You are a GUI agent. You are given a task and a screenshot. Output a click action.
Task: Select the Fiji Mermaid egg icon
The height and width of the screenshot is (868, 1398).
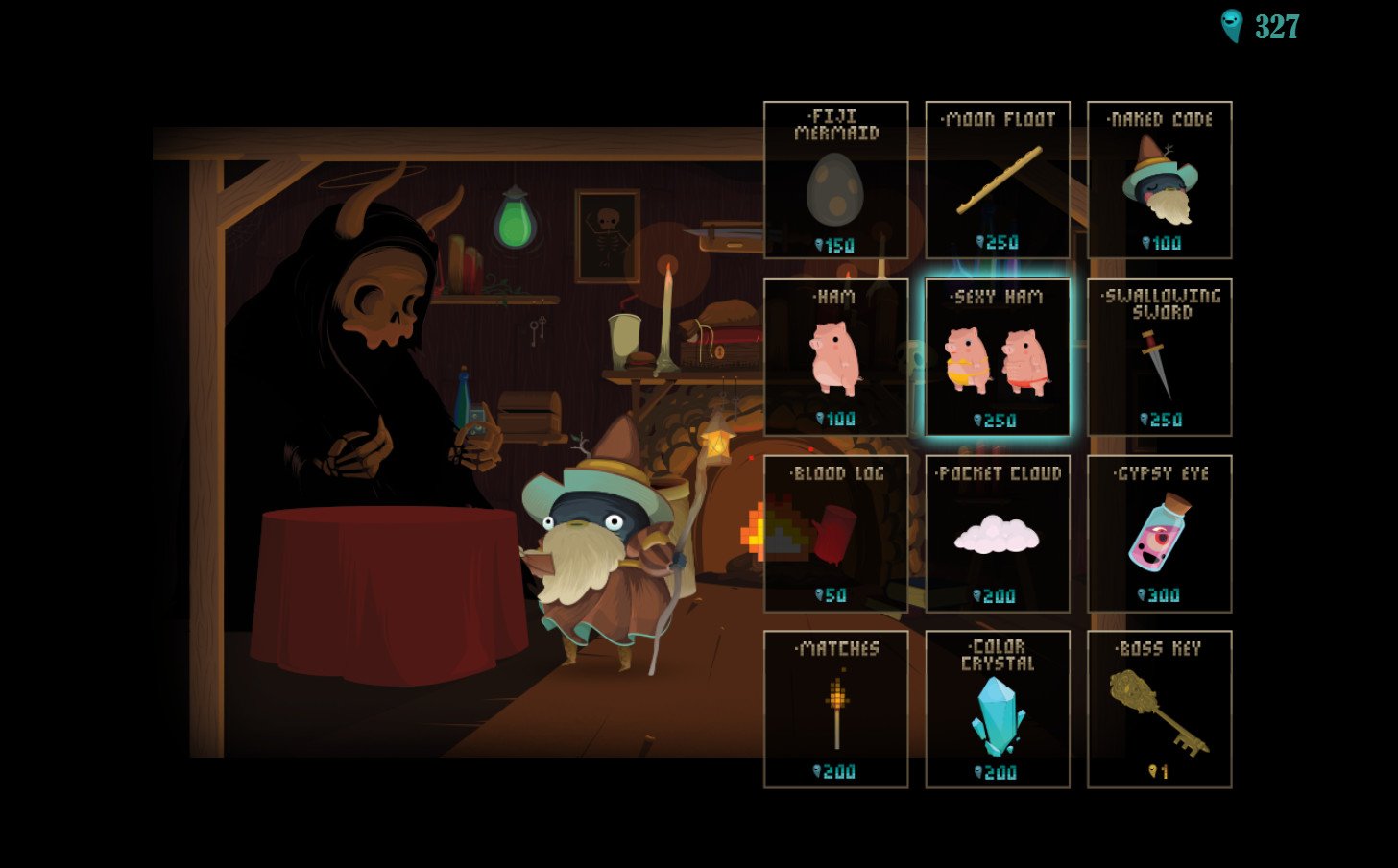836,190
